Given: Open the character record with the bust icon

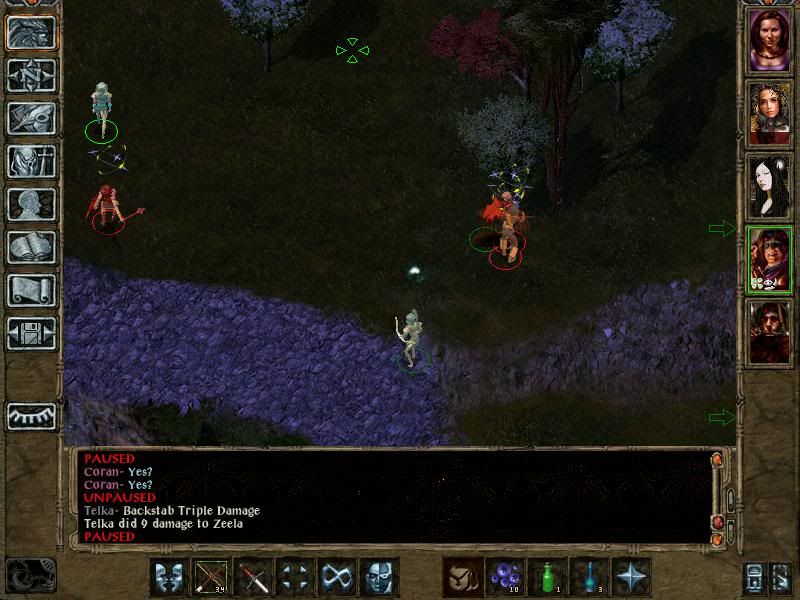Looking at the screenshot, I should (31, 204).
